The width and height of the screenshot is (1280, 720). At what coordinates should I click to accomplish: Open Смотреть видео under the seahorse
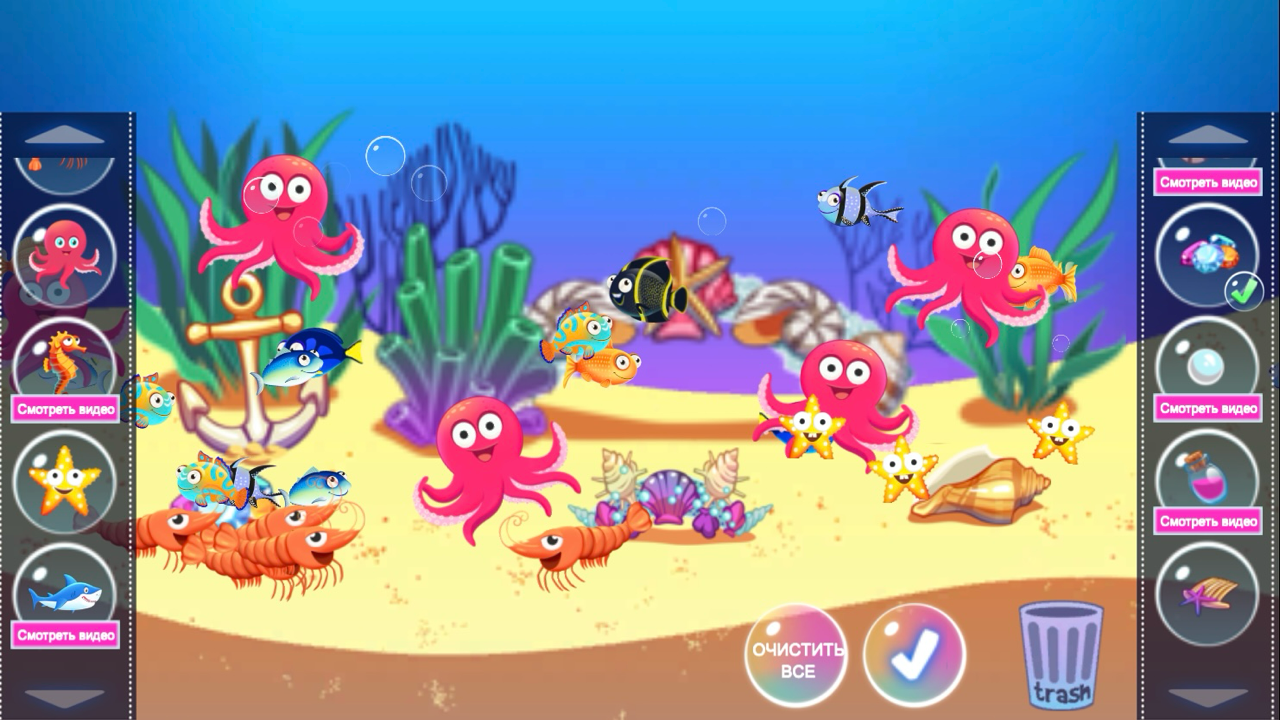(x=63, y=409)
